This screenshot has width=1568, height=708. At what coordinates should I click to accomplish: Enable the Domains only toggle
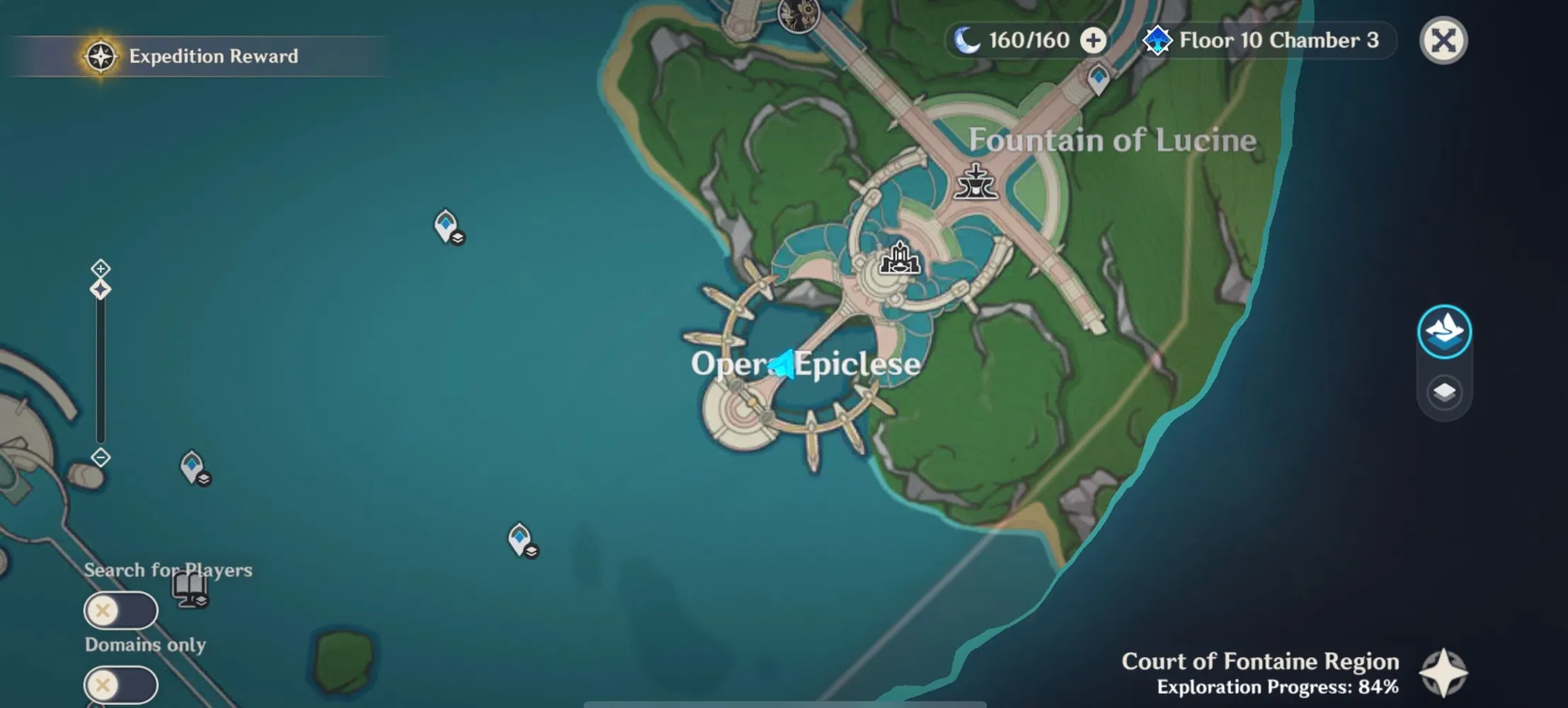point(121,685)
